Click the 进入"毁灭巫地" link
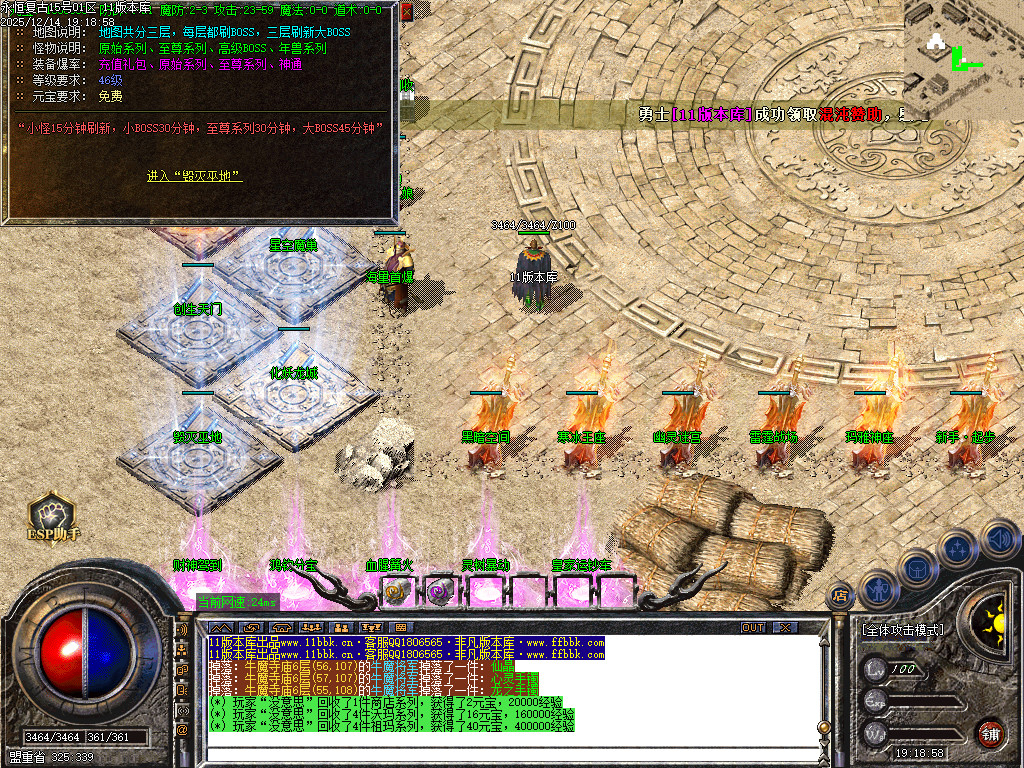Viewport: 1024px width, 768px height. (x=194, y=176)
